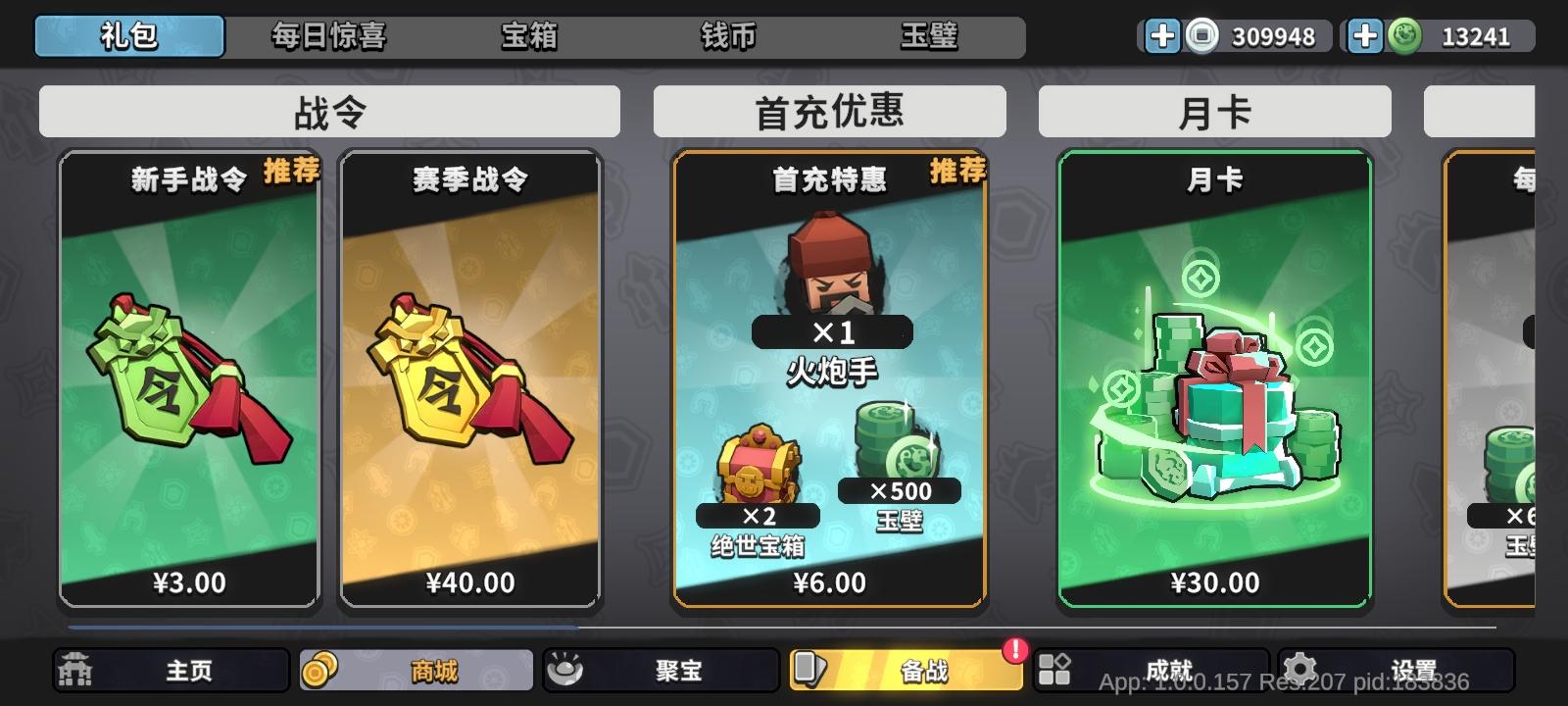The image size is (1568, 706).
Task: Tap the red notification dot on 备战
Action: 1014,648
